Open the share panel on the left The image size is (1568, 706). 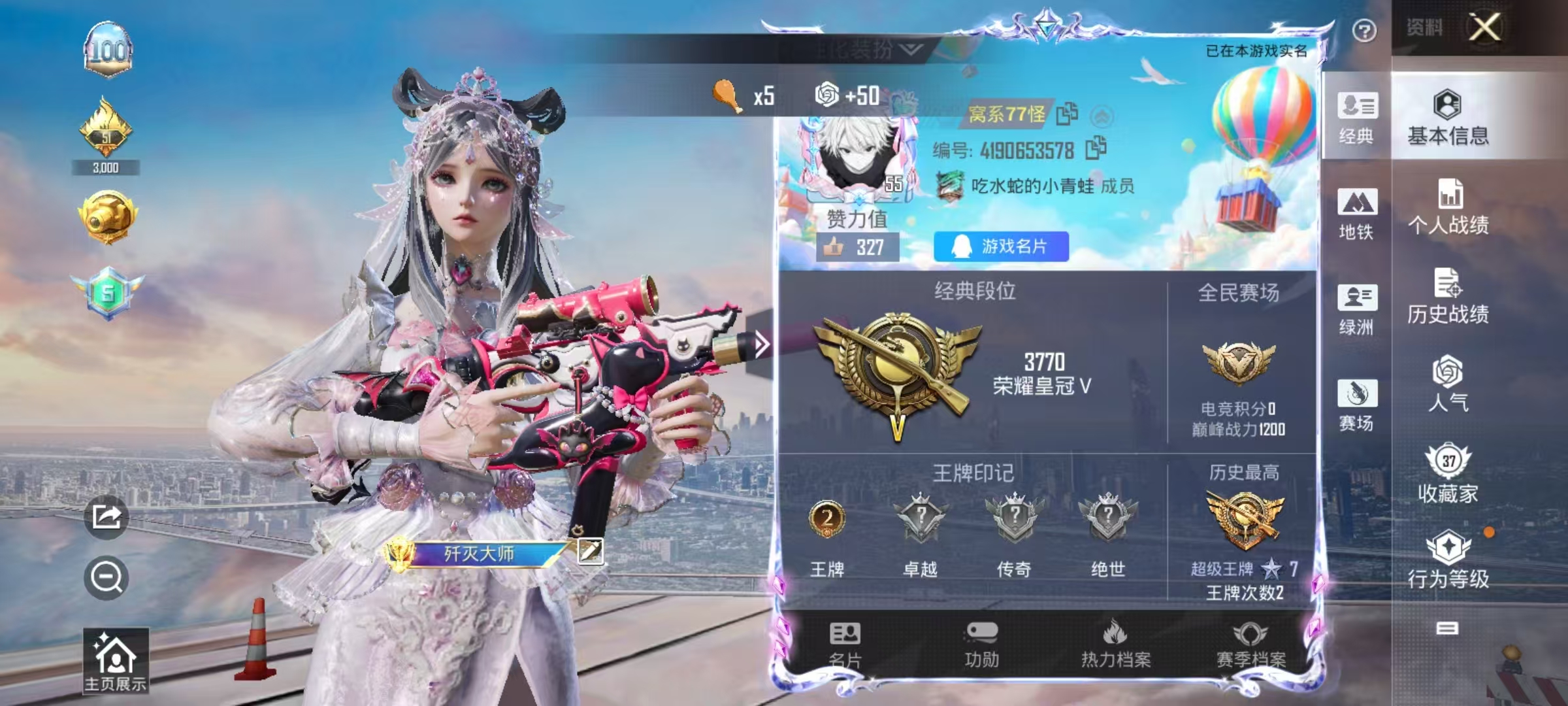click(106, 516)
